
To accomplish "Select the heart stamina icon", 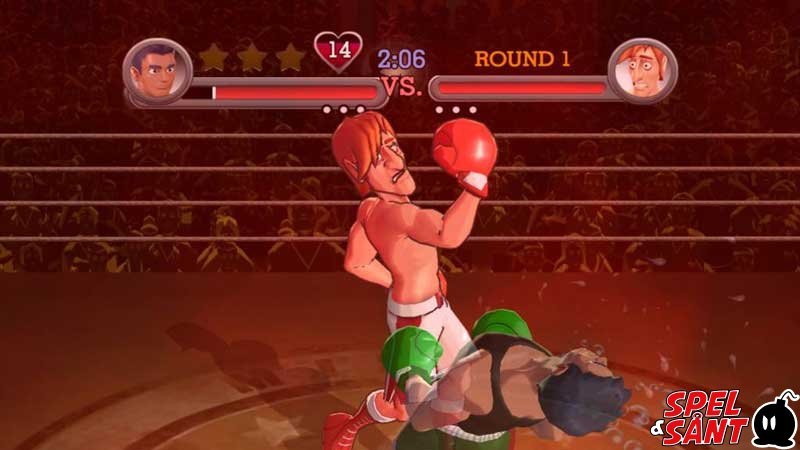I will (x=338, y=49).
